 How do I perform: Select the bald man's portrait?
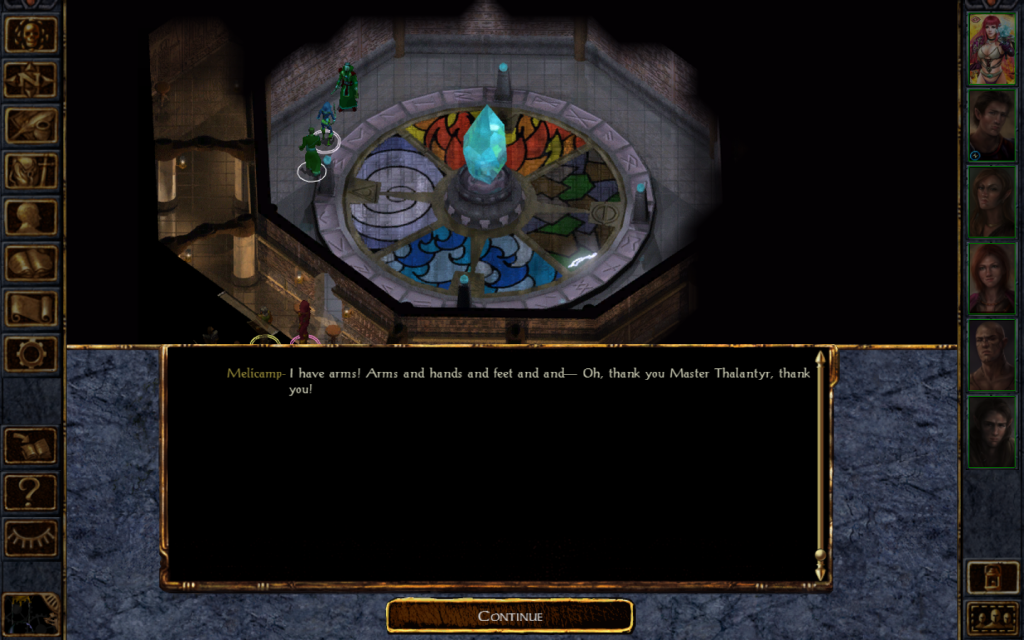[x=991, y=354]
